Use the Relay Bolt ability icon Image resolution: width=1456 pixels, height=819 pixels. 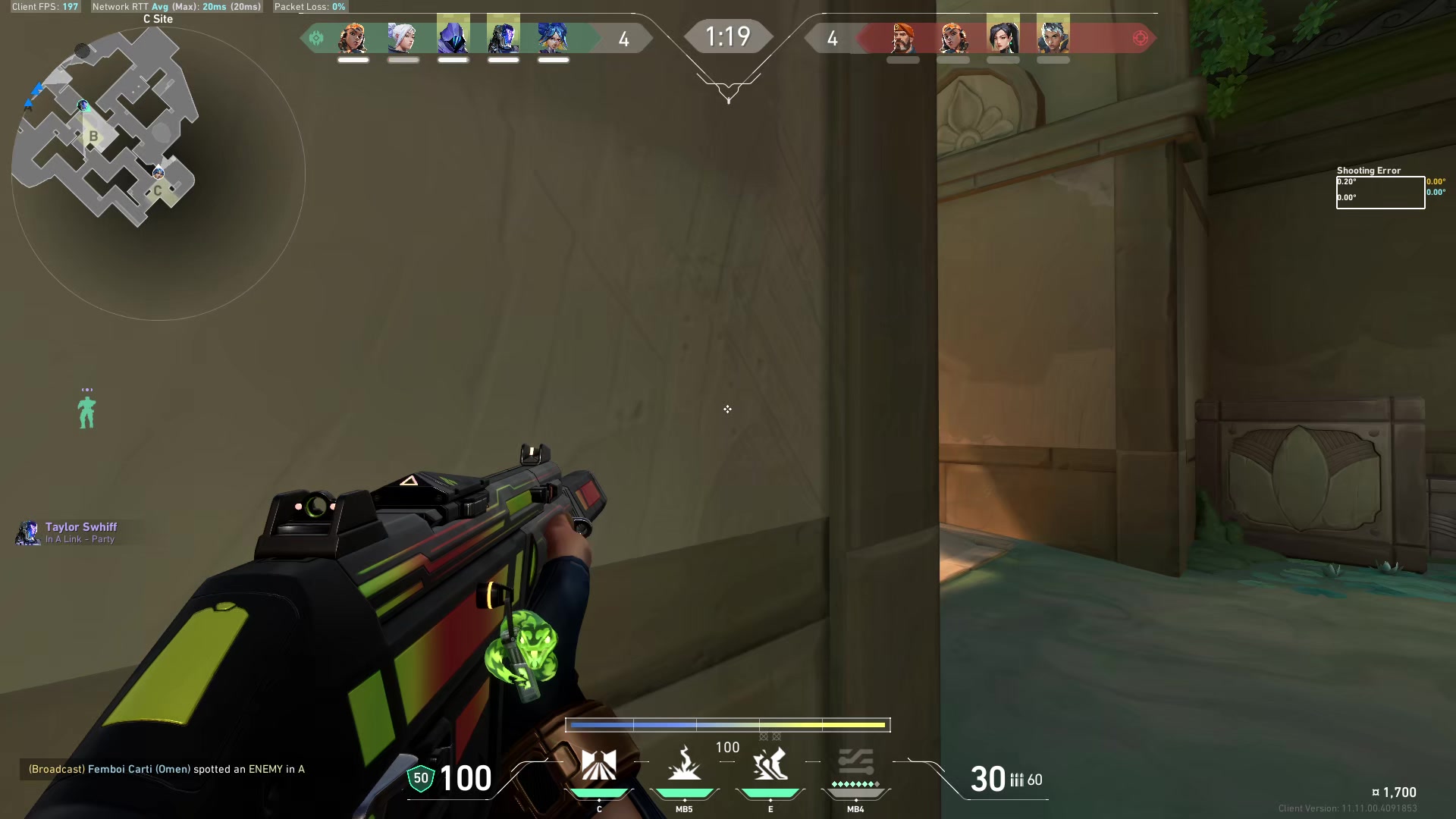[x=684, y=766]
